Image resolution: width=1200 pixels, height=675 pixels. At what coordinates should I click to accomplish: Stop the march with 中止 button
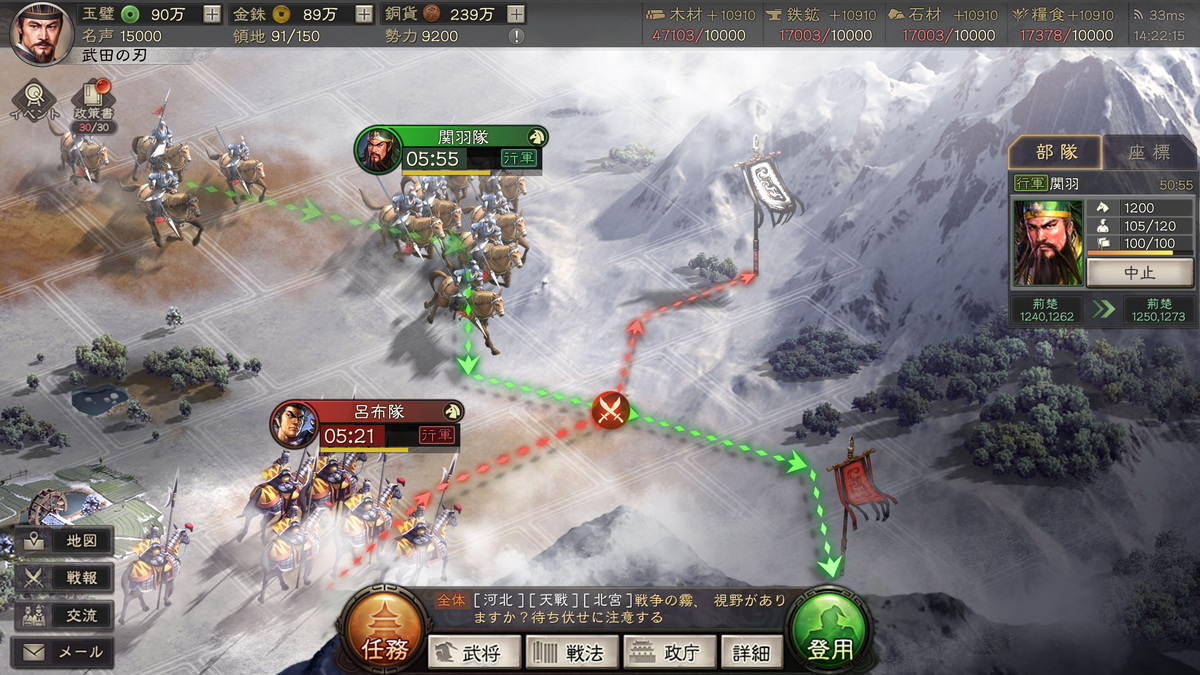point(1140,271)
